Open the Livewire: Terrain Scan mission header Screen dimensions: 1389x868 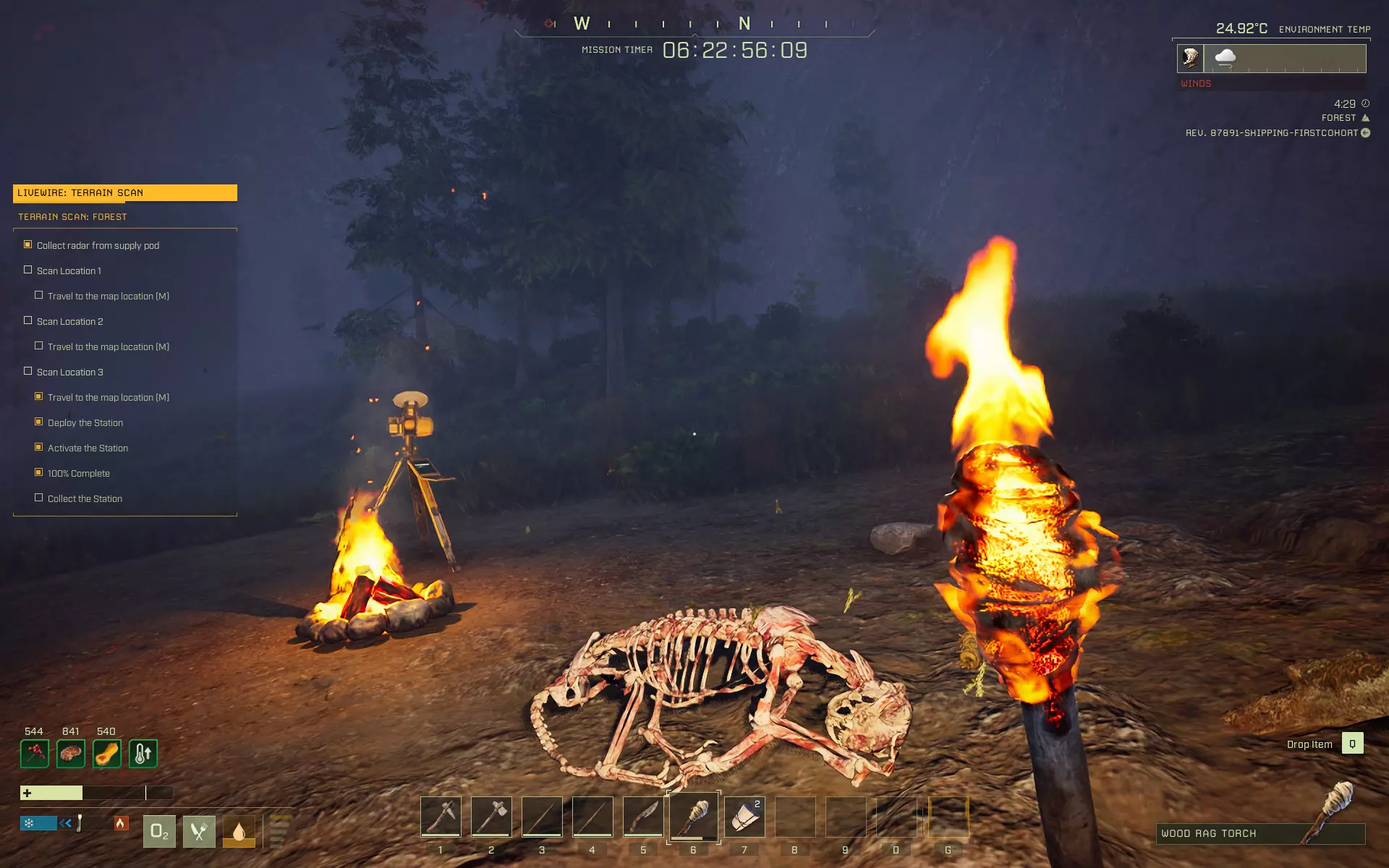click(x=125, y=192)
